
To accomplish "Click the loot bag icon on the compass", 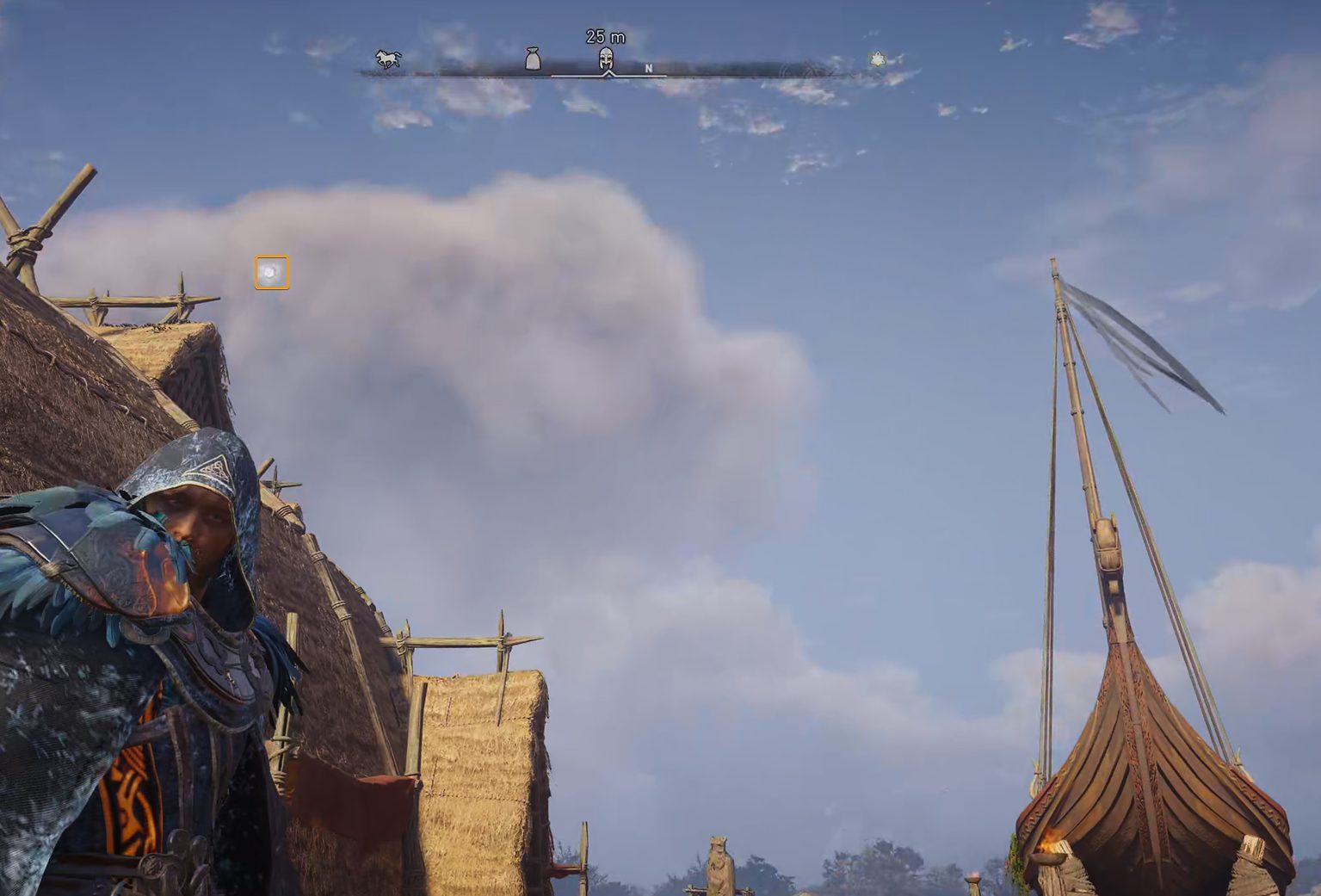I will (534, 57).
